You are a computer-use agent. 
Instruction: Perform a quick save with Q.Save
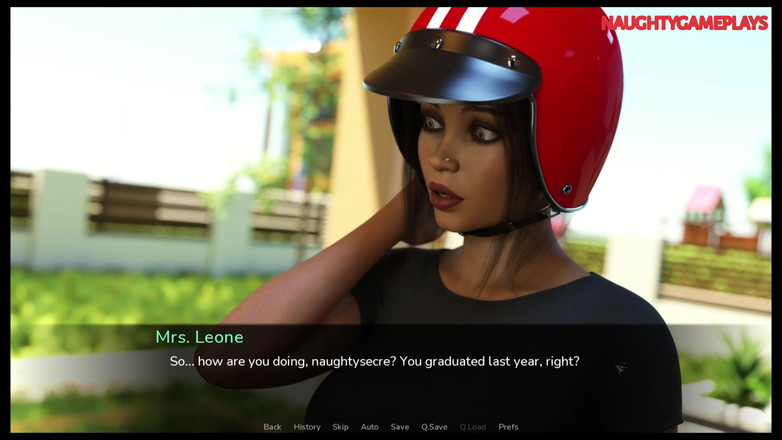click(x=434, y=427)
